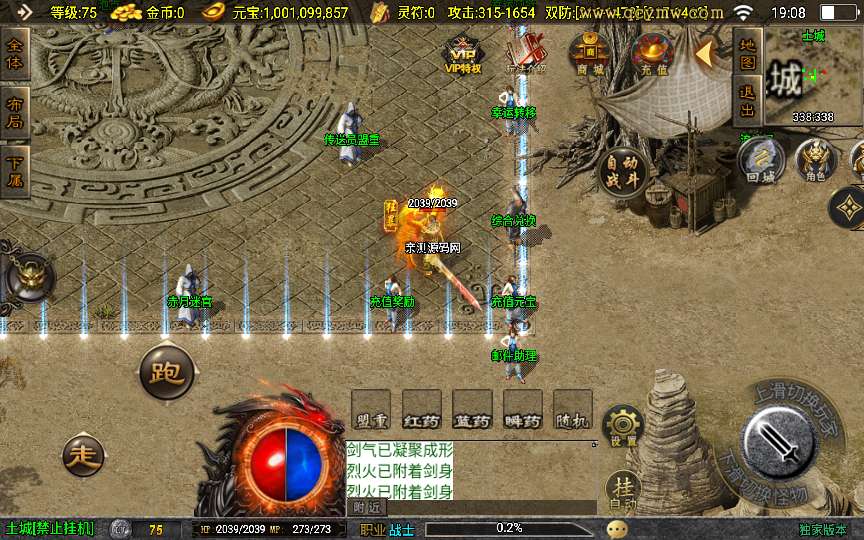Use the 随机 random teleport slot
Screen dimensions: 864x540
572,411
